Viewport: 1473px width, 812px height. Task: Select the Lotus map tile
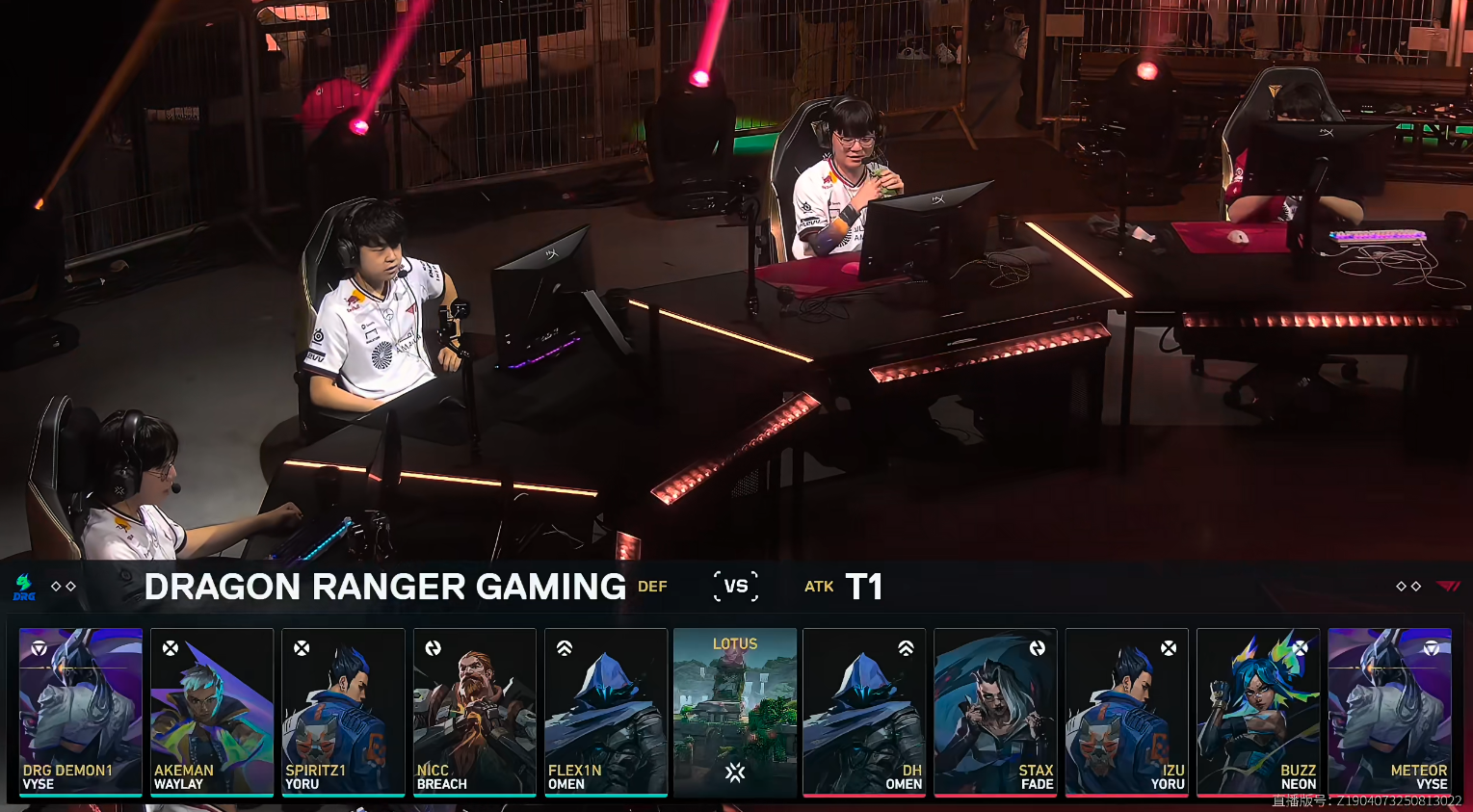pos(735,712)
